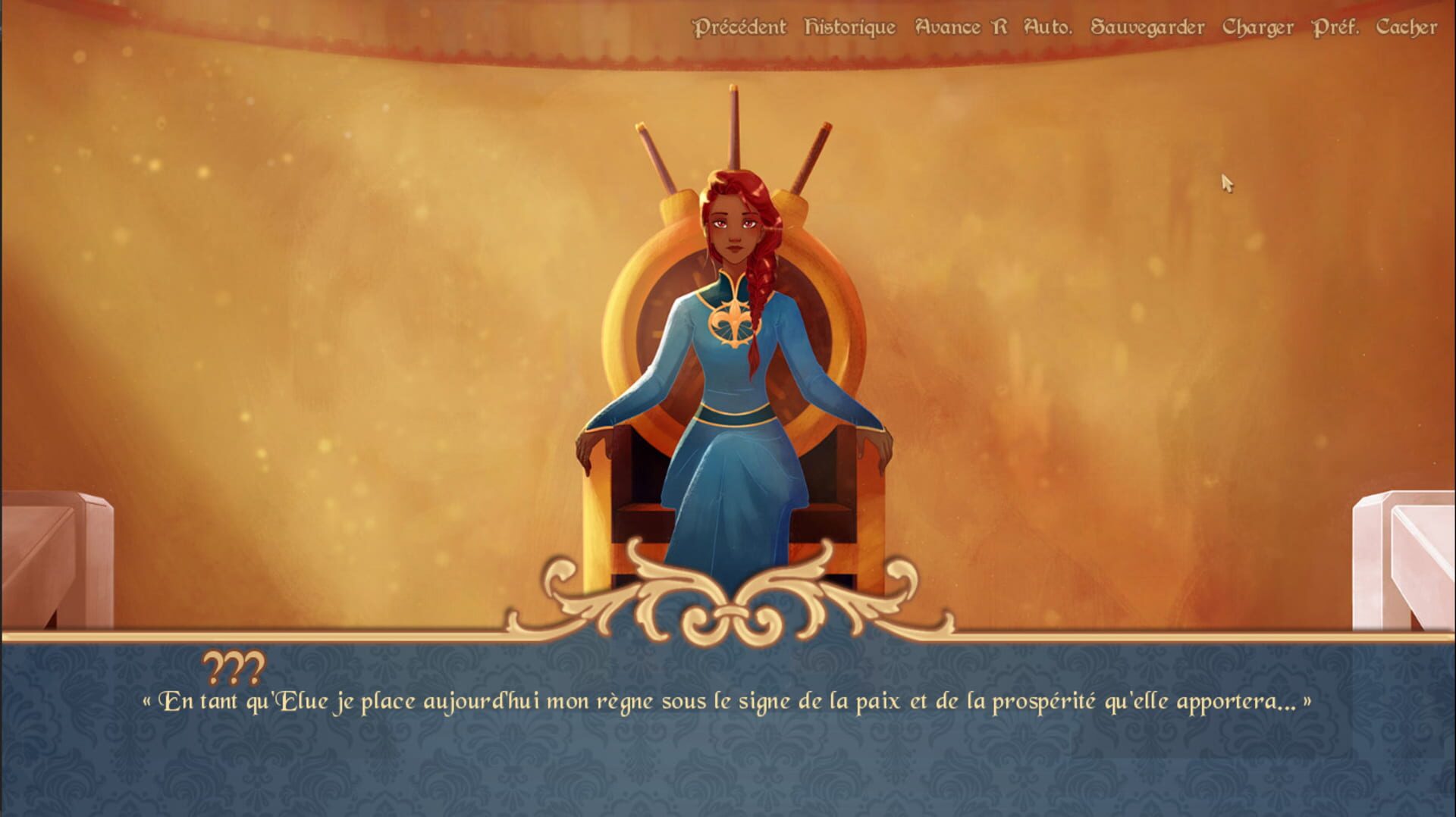Click "Cacher" to reveal the full artwork
Image resolution: width=1456 pixels, height=817 pixels.
tap(1407, 27)
